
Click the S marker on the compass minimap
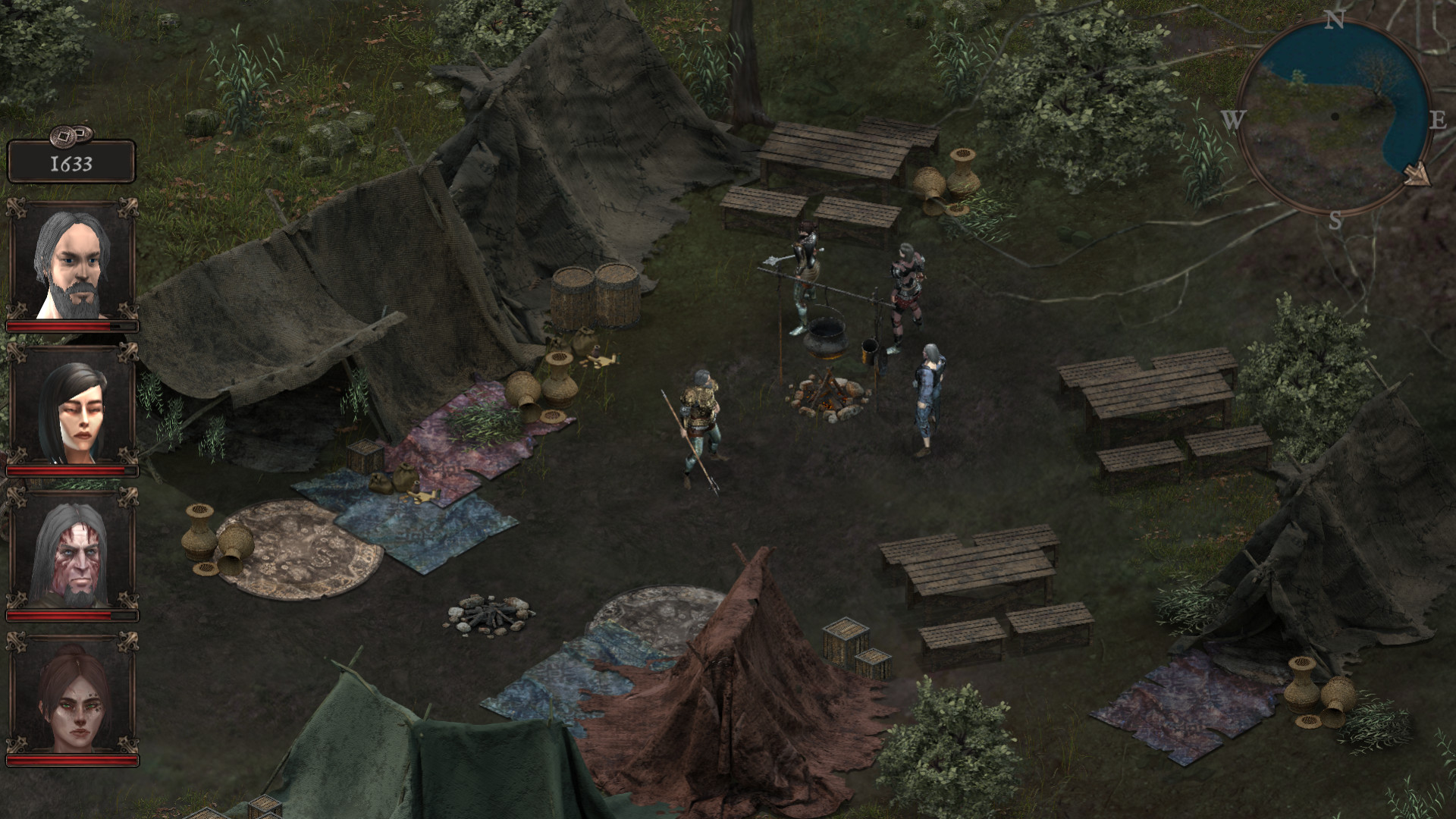pos(1334,221)
